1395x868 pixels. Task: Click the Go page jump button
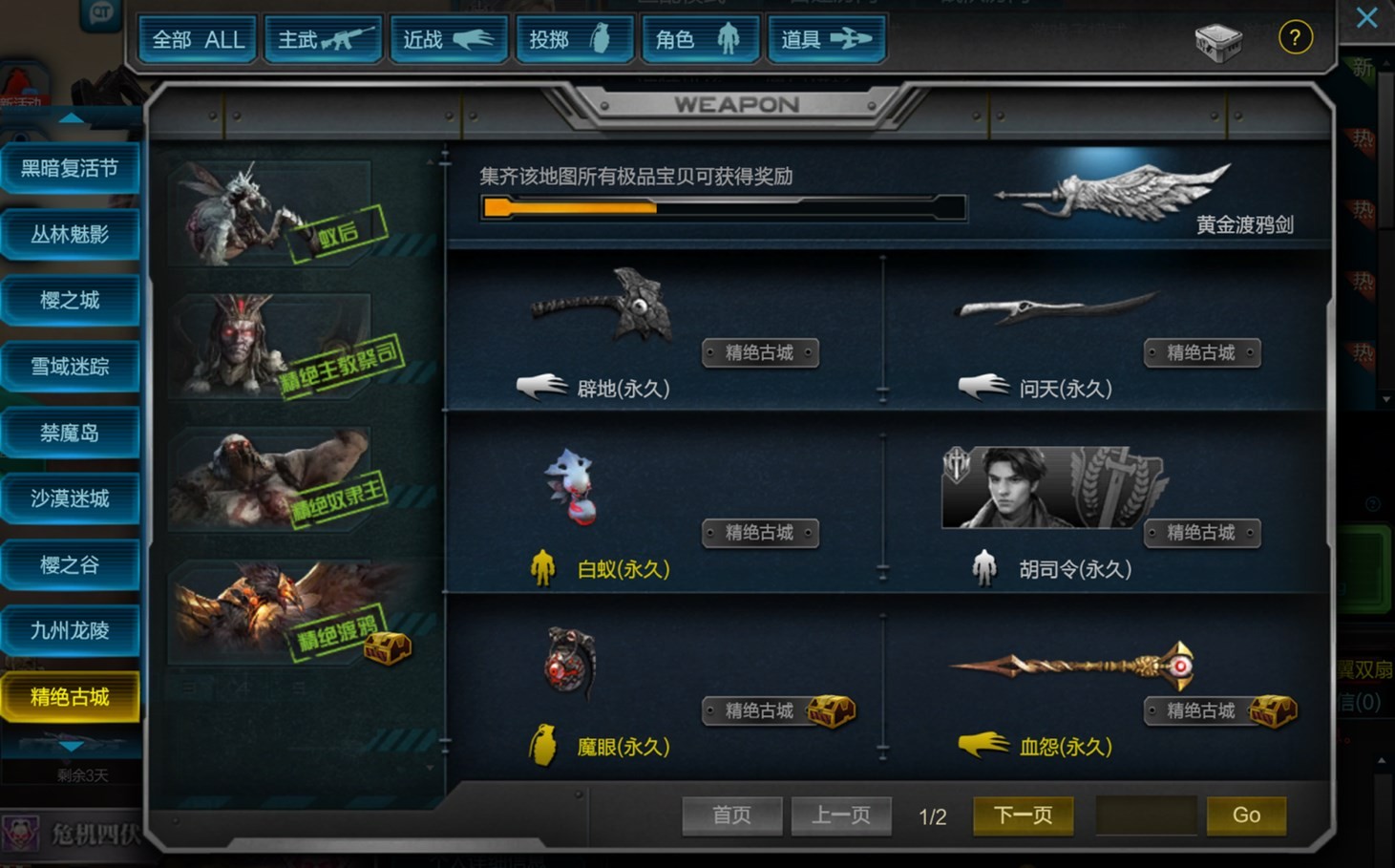[x=1246, y=815]
